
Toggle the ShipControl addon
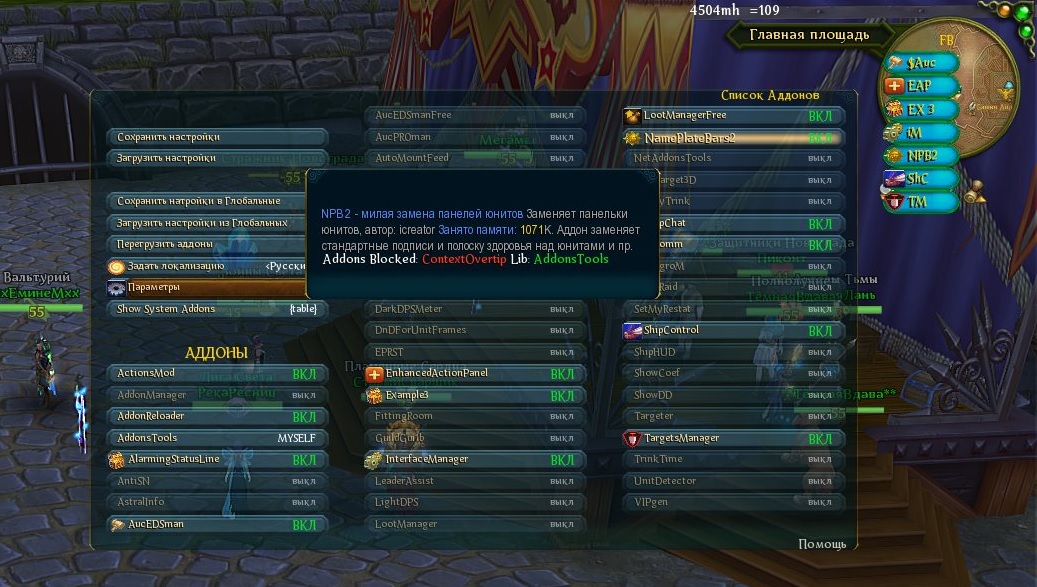pos(732,330)
